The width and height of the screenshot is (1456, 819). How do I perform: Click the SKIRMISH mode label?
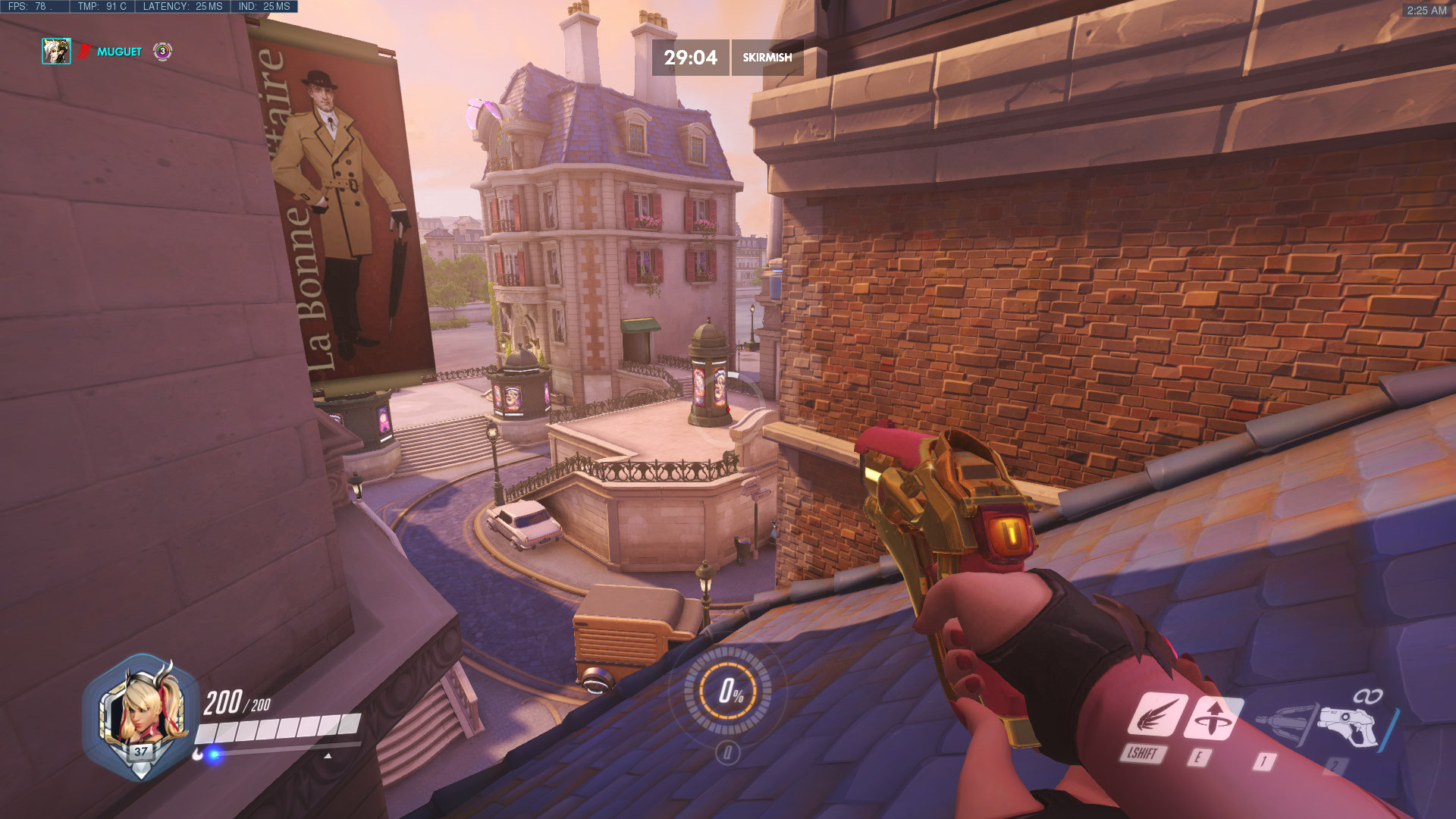(x=767, y=56)
